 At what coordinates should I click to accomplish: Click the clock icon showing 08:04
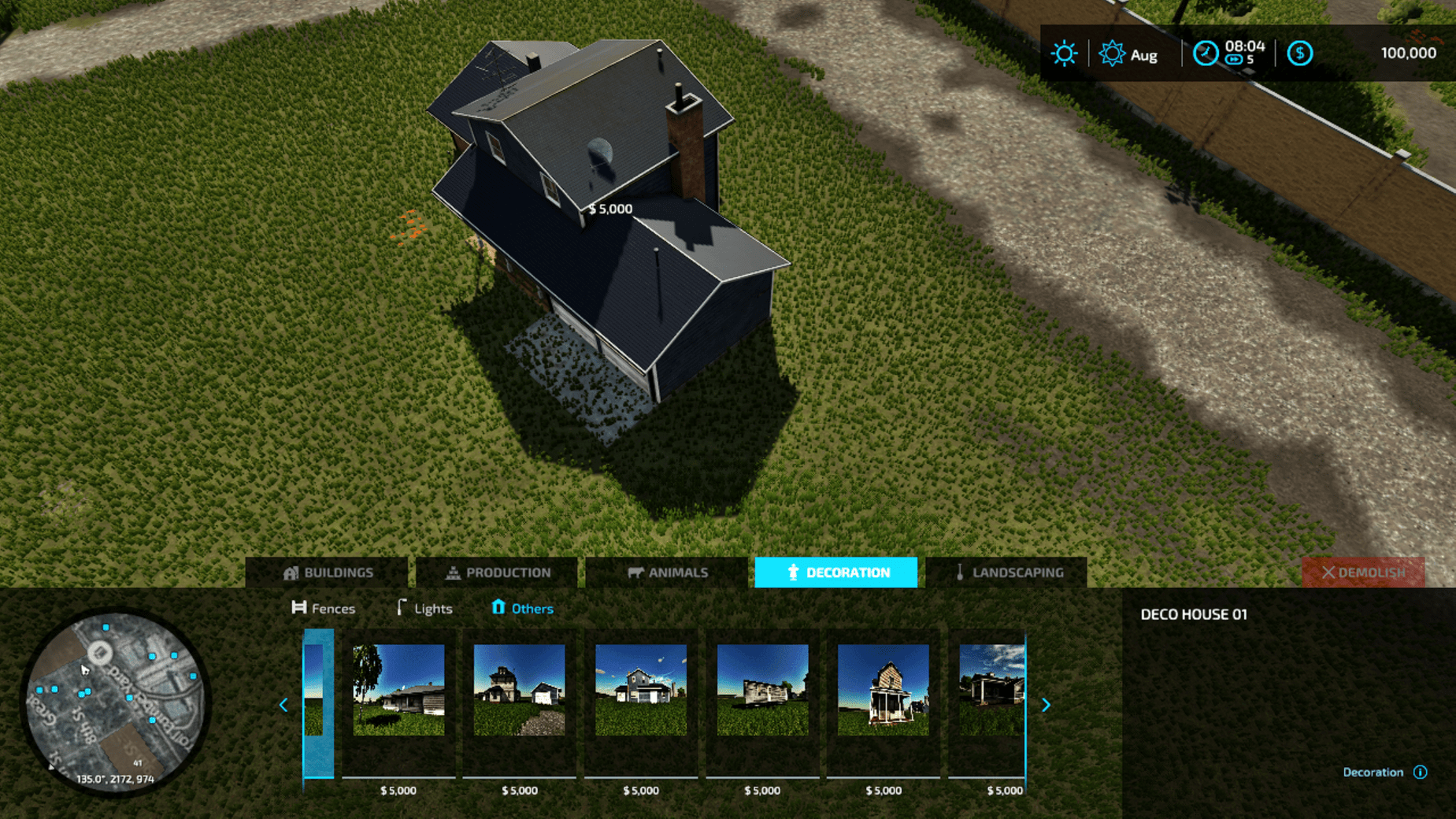(x=1205, y=54)
